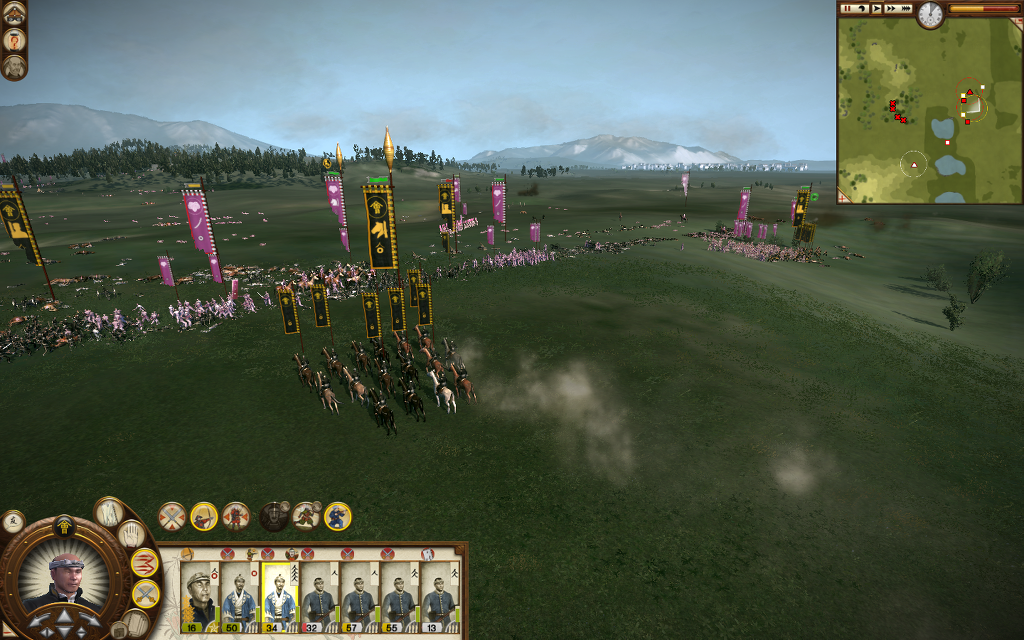
Task: Select the unit card with 50 men
Action: (x=239, y=595)
